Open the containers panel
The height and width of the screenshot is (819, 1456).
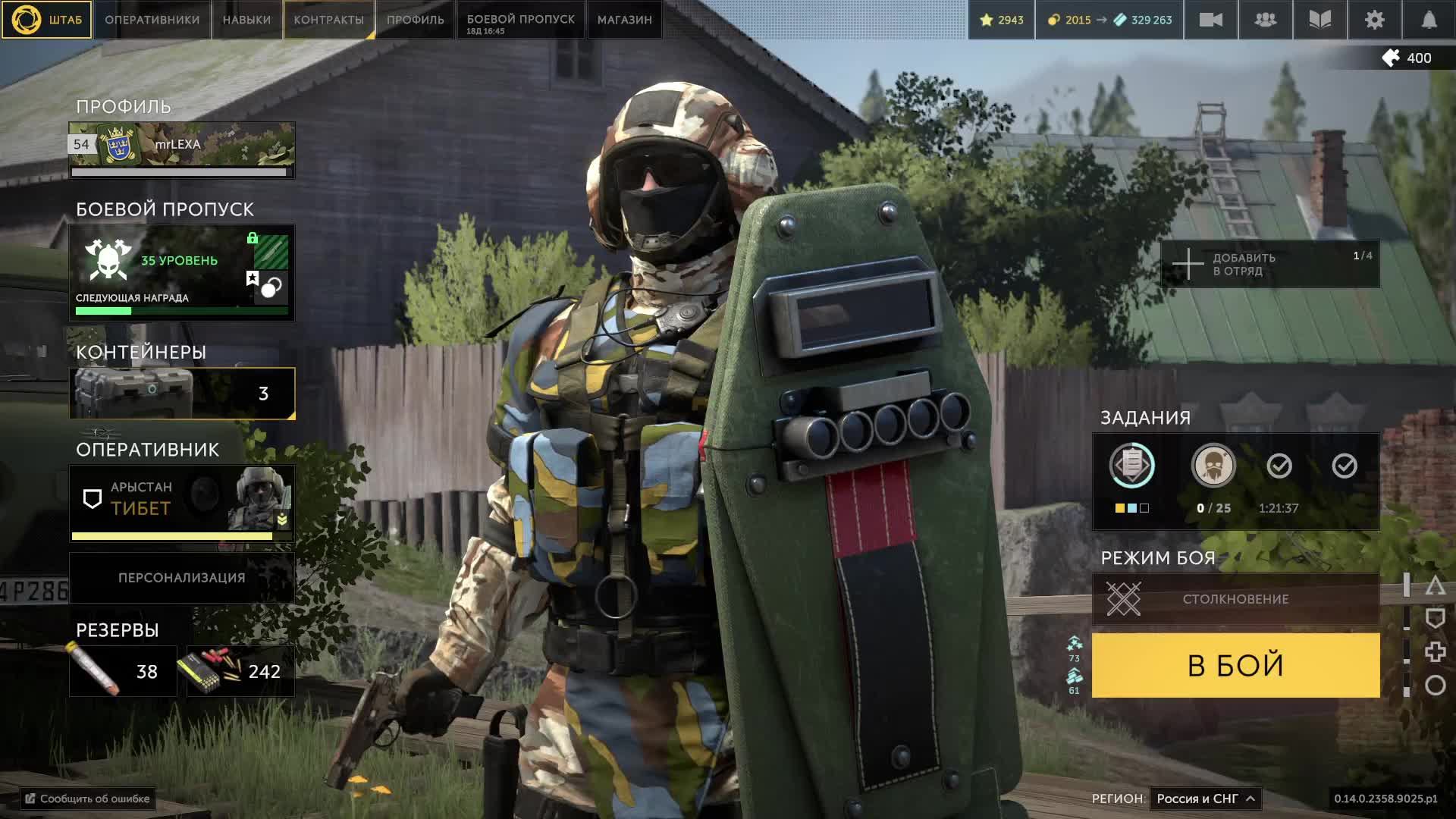(x=182, y=394)
